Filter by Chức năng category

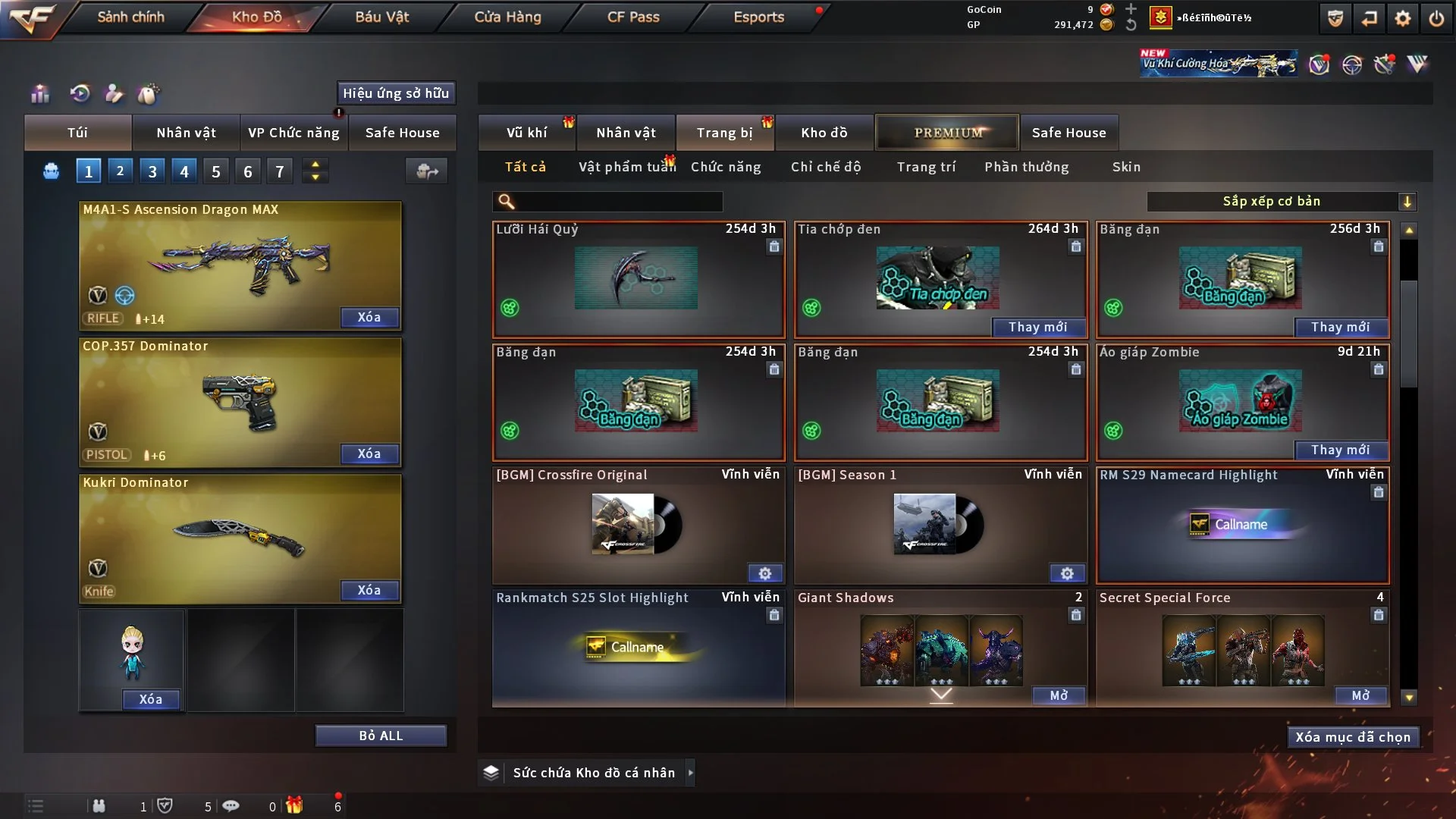[x=726, y=167]
